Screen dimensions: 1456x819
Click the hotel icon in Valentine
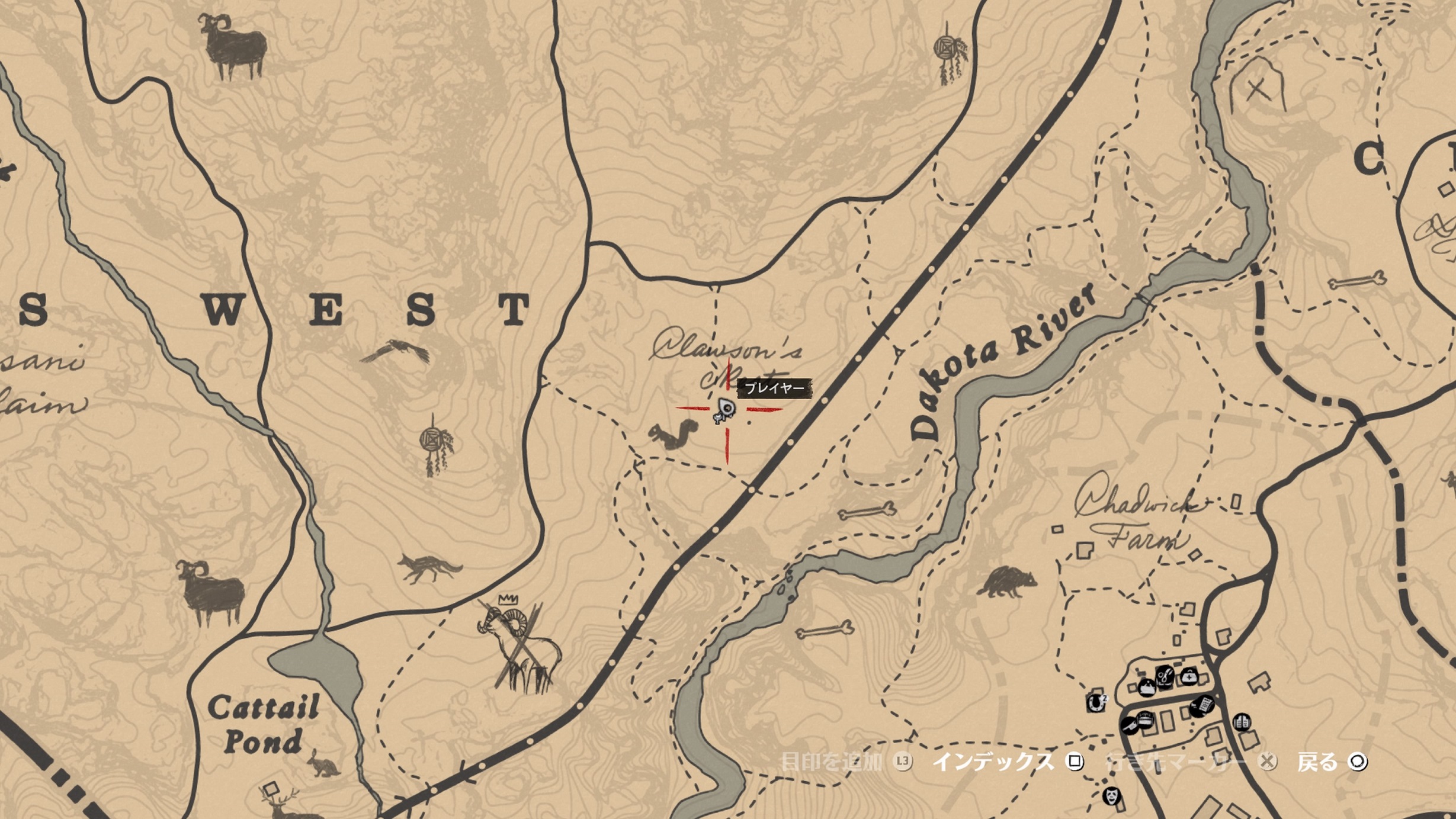click(1147, 687)
